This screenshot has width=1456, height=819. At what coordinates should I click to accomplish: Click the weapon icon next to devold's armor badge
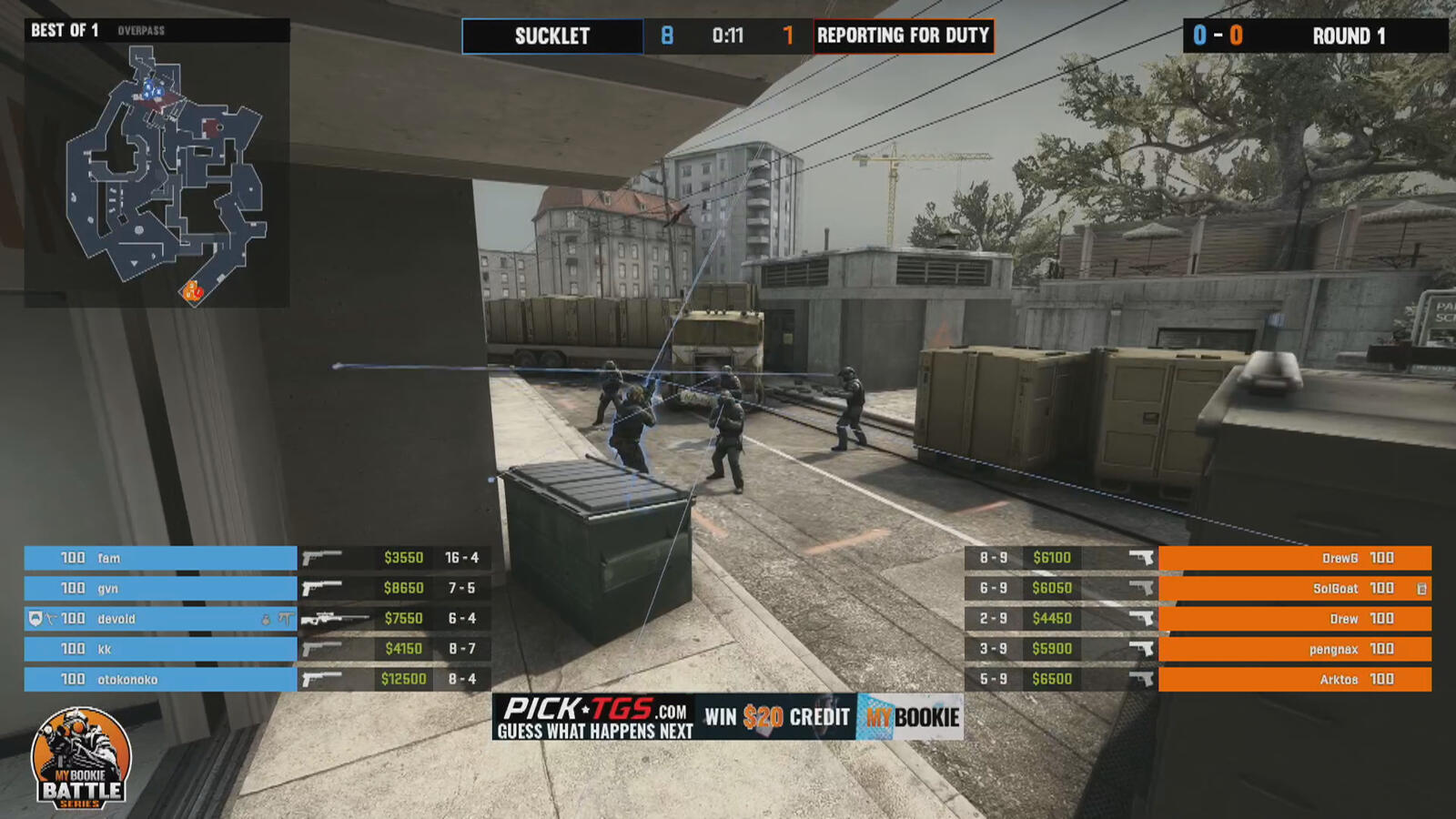tap(48, 619)
